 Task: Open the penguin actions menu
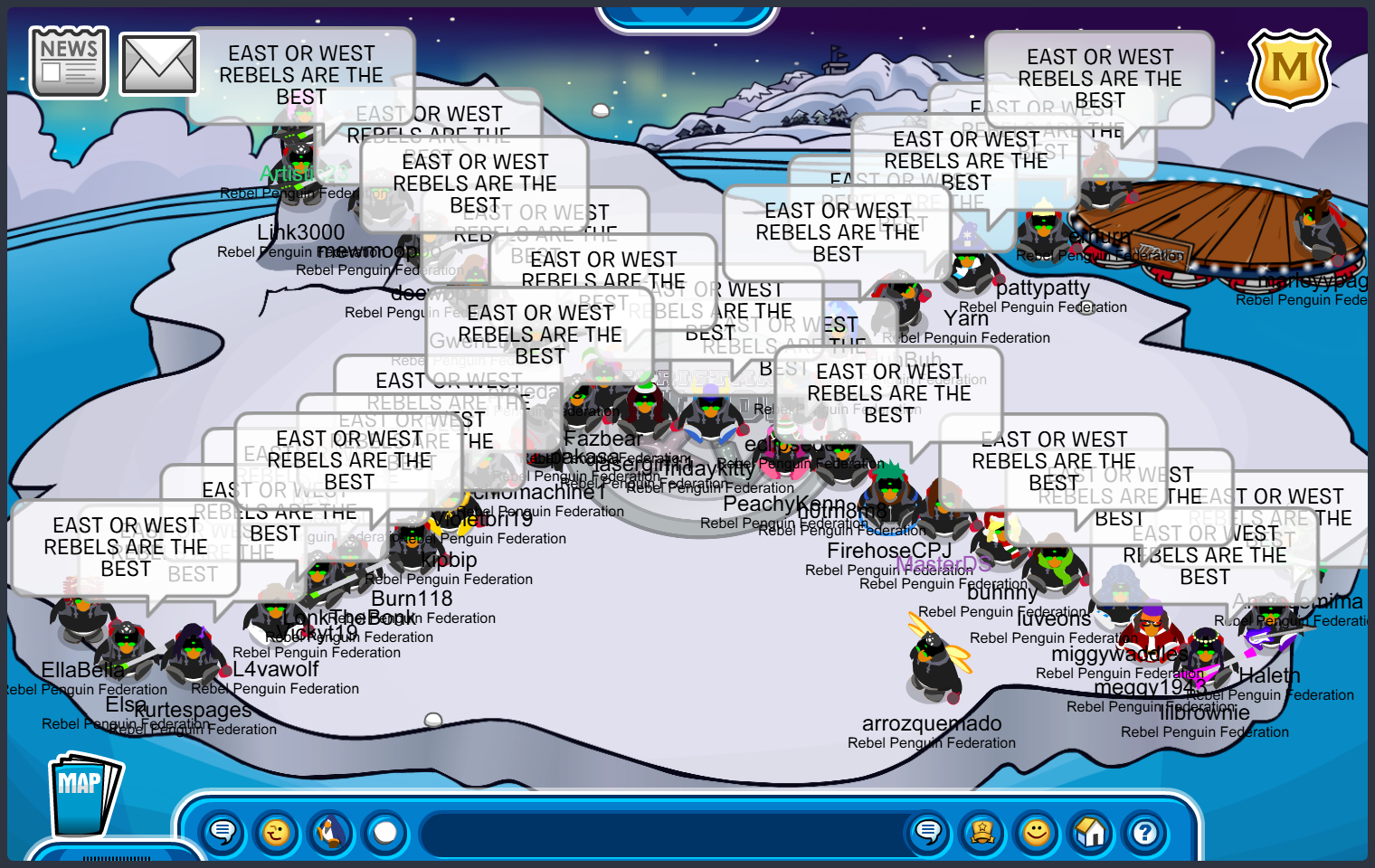tap(331, 831)
